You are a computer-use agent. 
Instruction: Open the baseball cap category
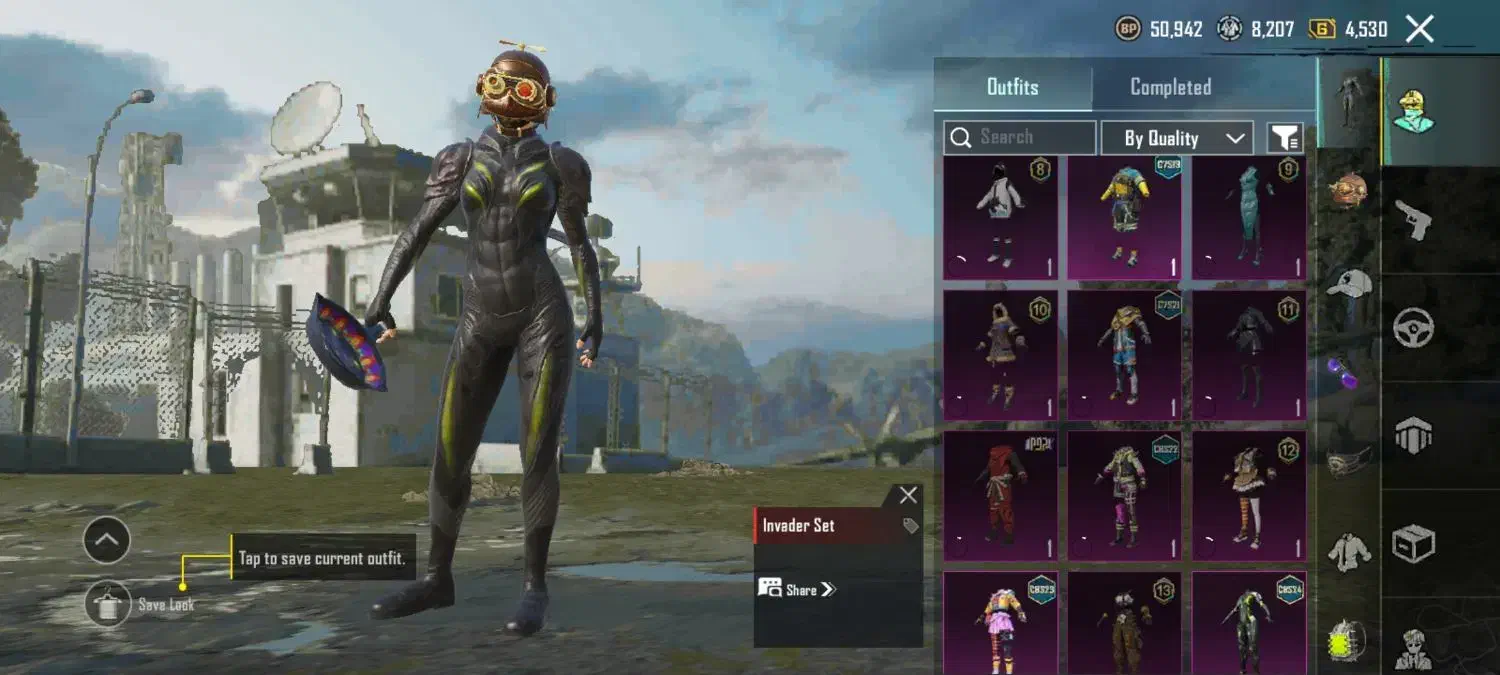1349,284
